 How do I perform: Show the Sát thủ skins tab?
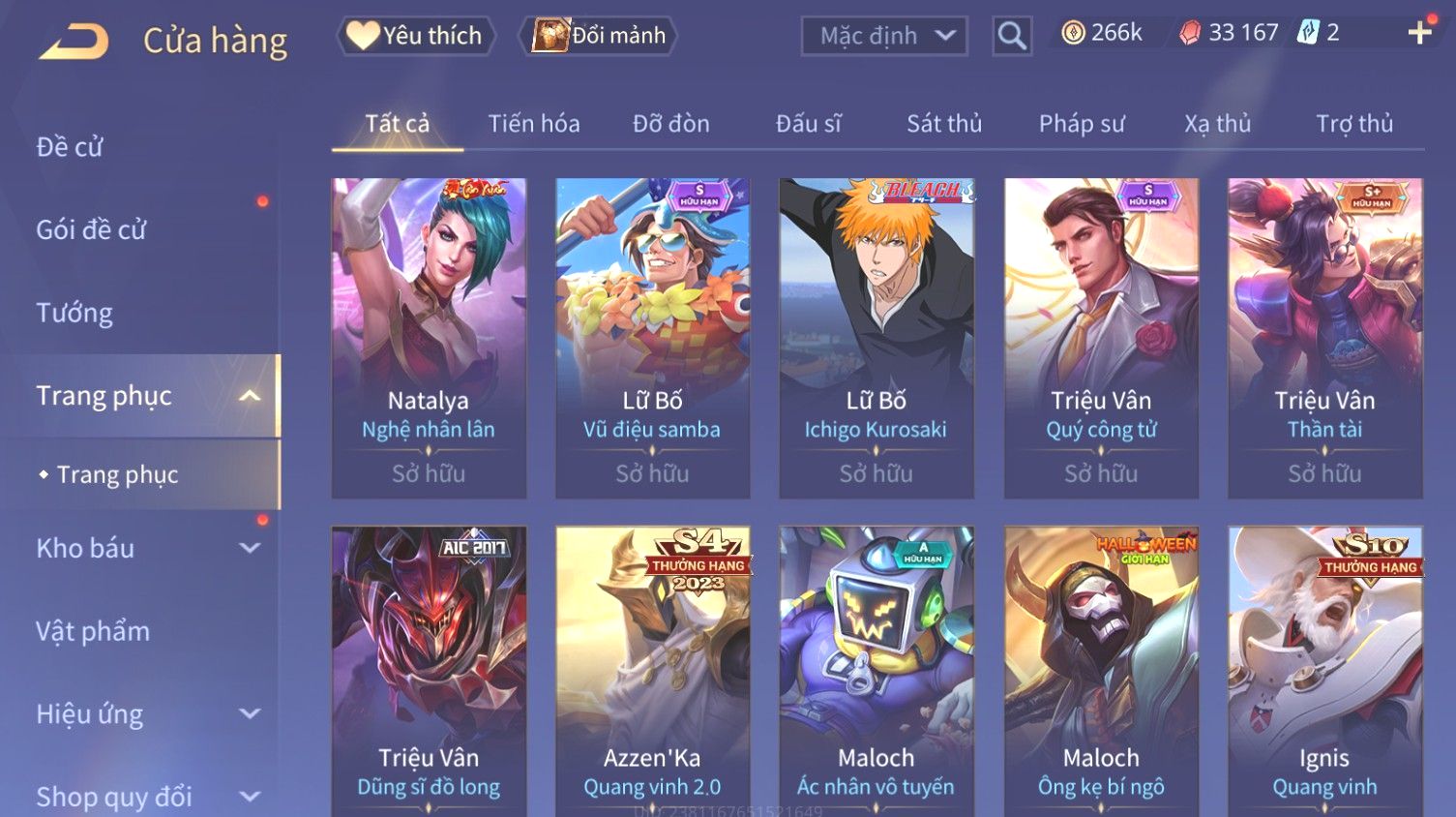coord(943,124)
